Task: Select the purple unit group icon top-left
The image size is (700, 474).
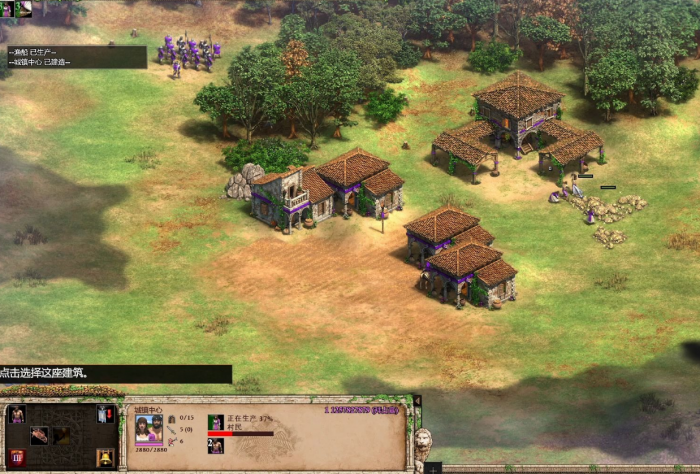Action: tap(7, 9)
